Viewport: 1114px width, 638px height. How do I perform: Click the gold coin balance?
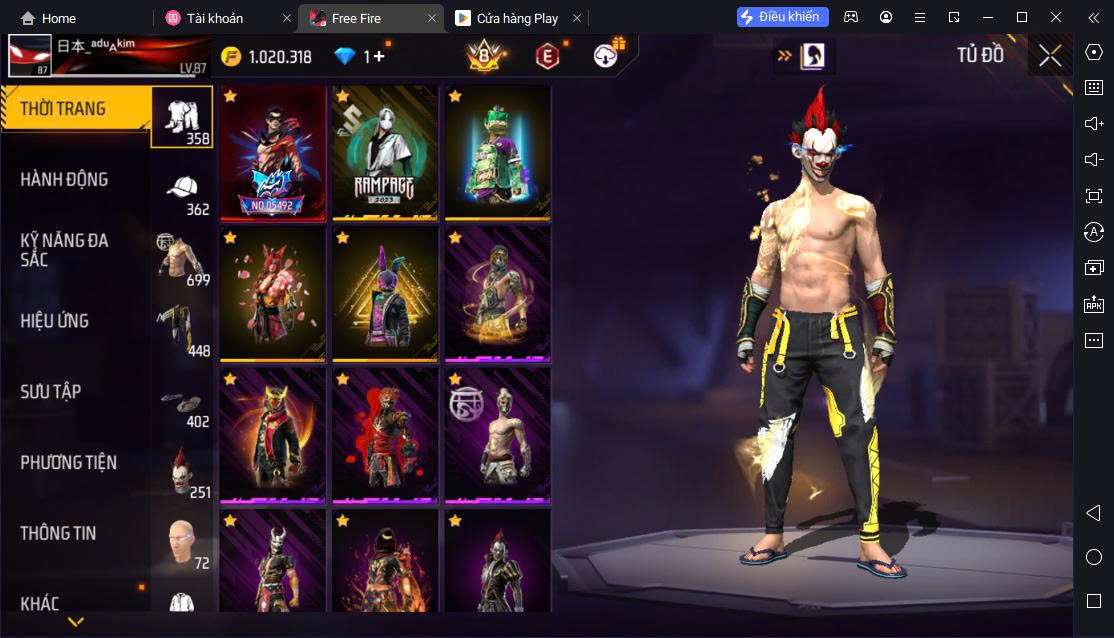pyautogui.click(x=266, y=57)
